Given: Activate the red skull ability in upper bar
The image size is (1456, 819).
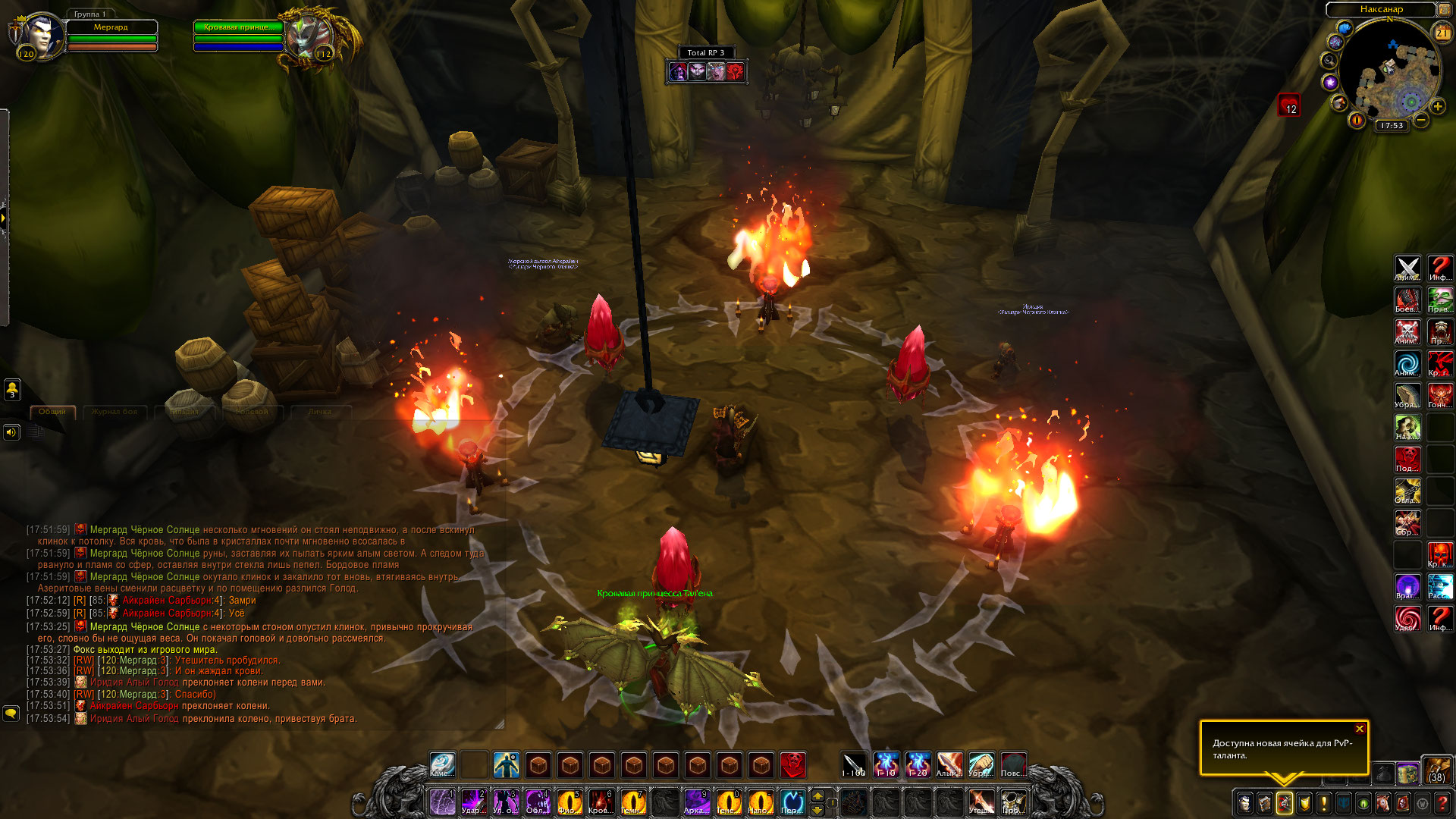Looking at the screenshot, I should (792, 764).
